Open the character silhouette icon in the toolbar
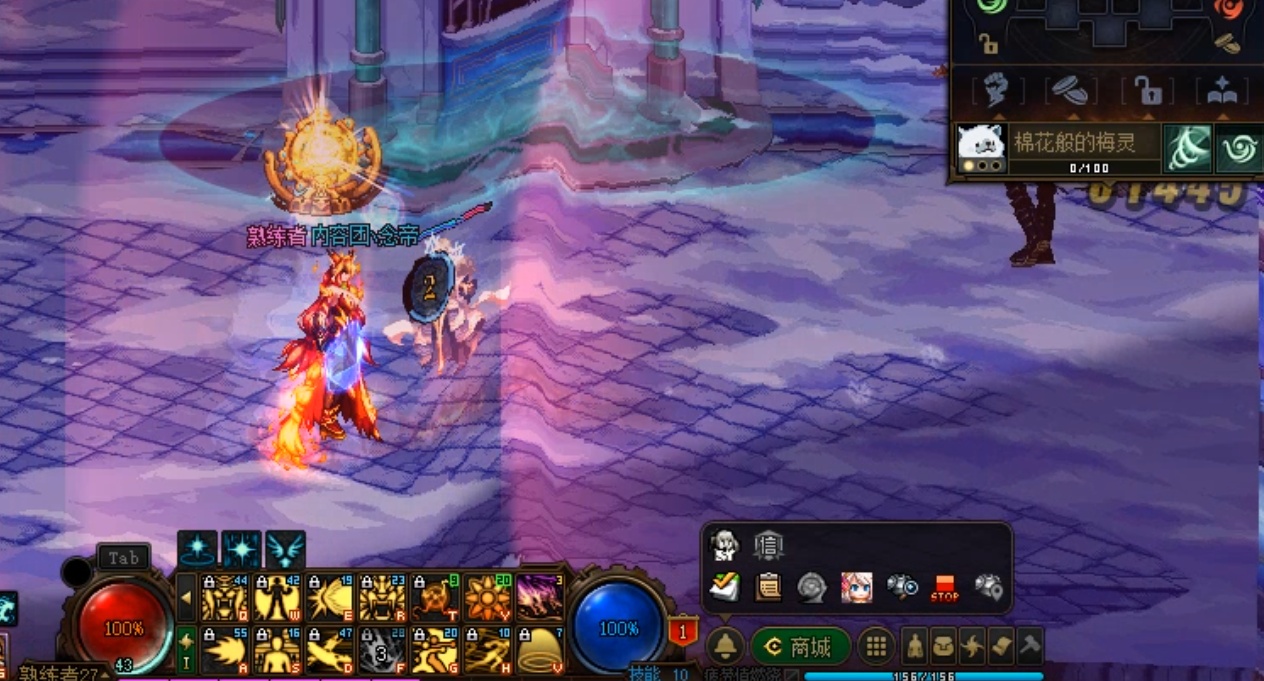This screenshot has height=681, width=1264. coord(915,647)
